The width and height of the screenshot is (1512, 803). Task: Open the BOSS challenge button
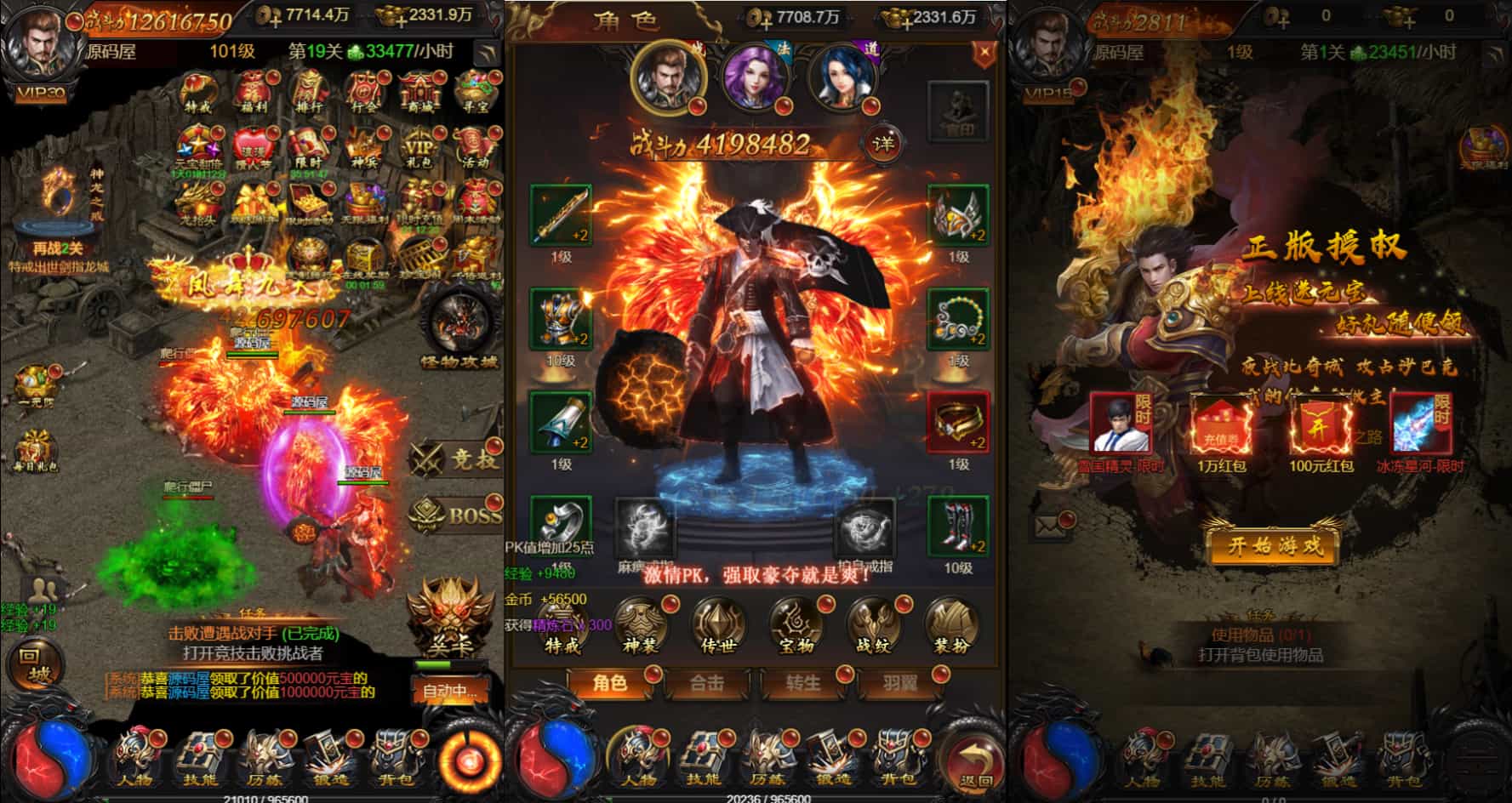click(x=457, y=514)
